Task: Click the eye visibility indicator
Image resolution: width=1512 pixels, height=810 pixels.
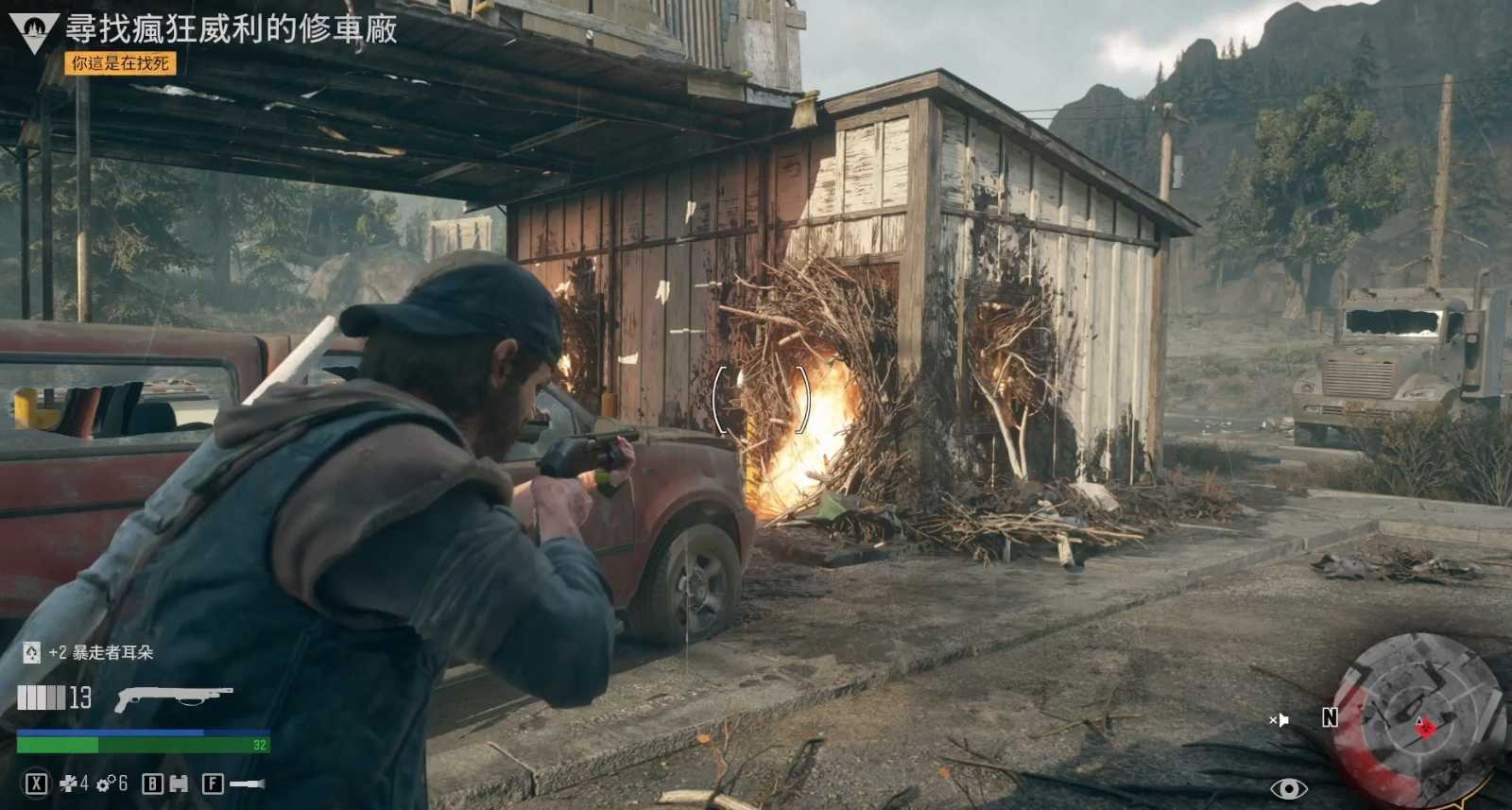Action: point(1288,788)
